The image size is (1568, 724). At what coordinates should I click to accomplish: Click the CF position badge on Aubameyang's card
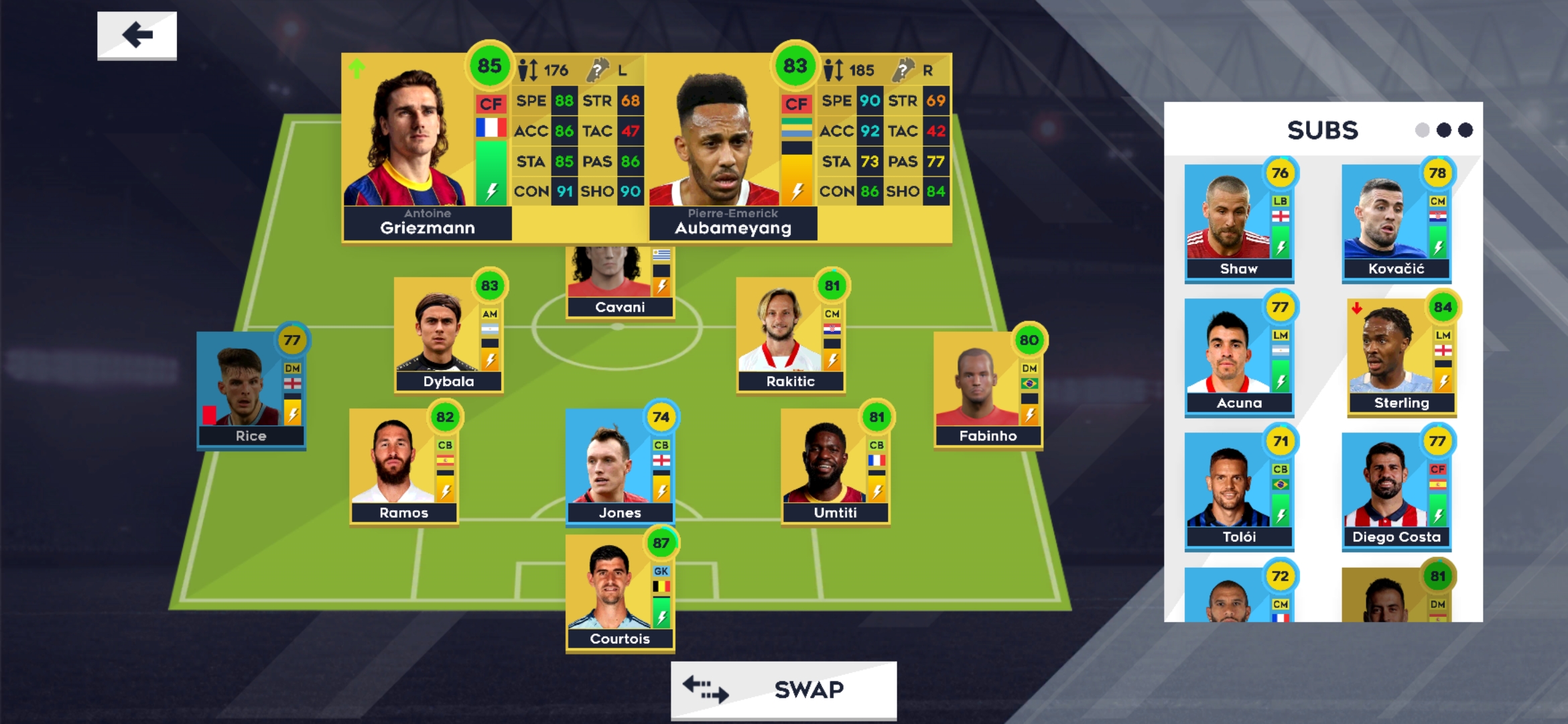799,104
